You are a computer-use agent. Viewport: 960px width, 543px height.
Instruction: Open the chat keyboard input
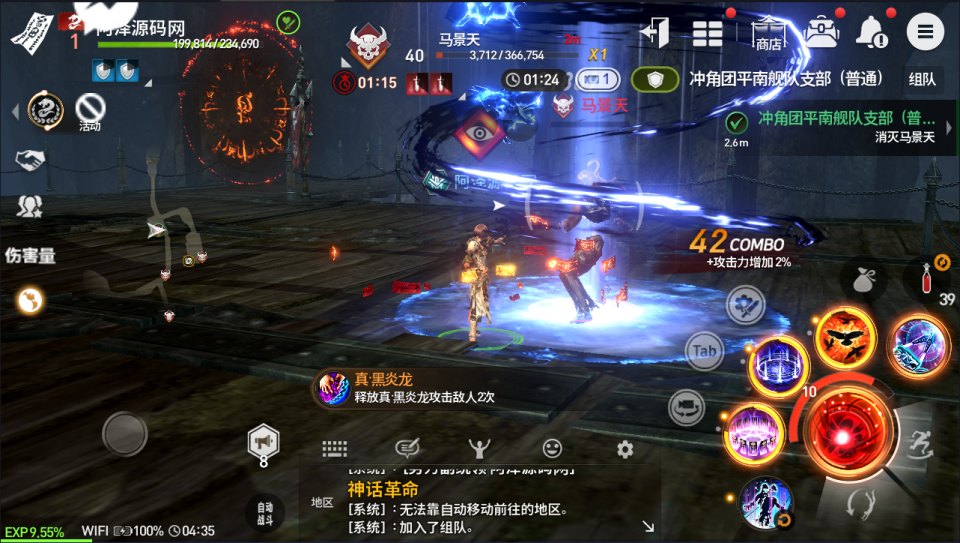pyautogui.click(x=334, y=449)
